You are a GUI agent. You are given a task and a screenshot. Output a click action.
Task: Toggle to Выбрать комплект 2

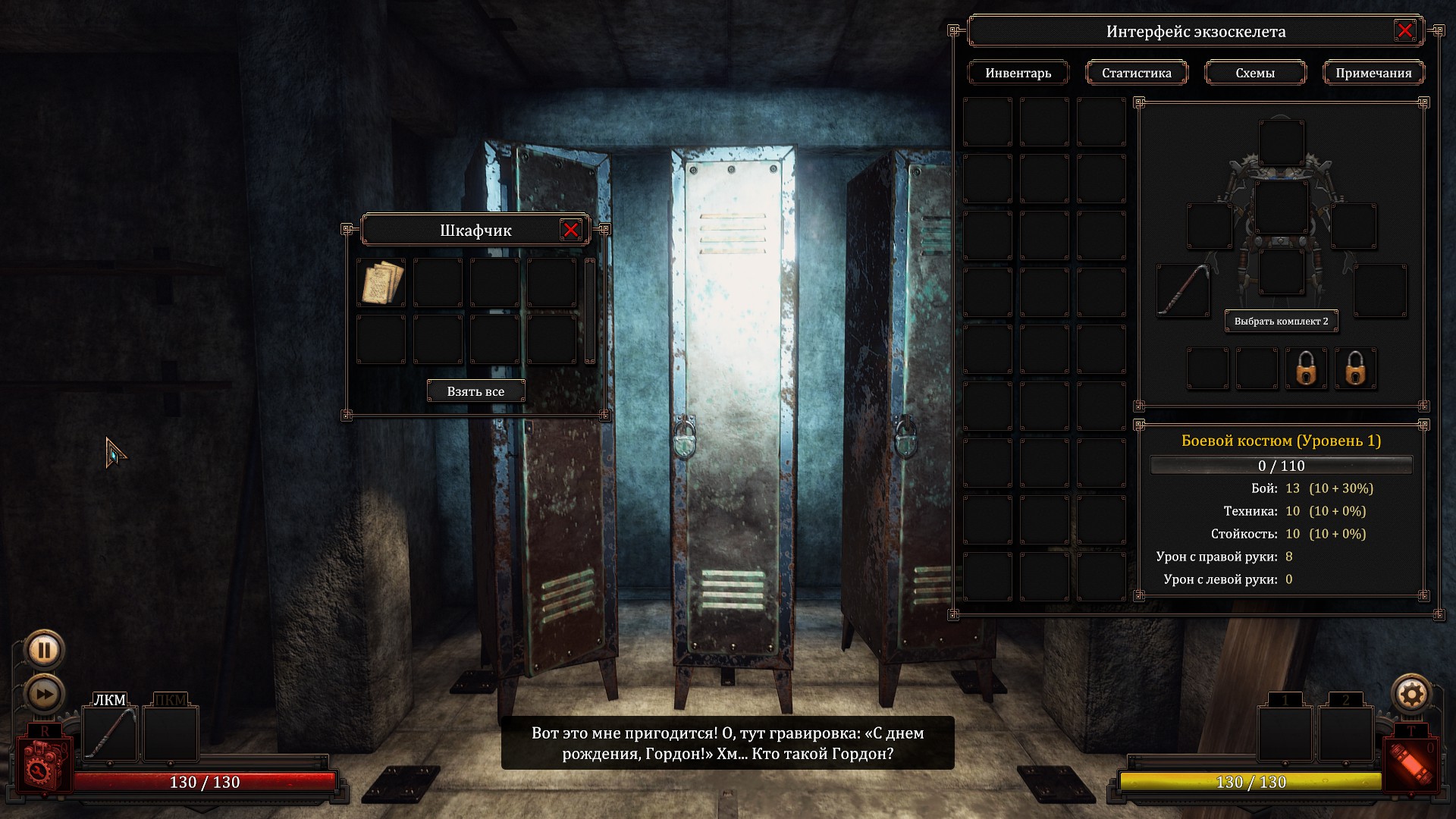[1282, 322]
